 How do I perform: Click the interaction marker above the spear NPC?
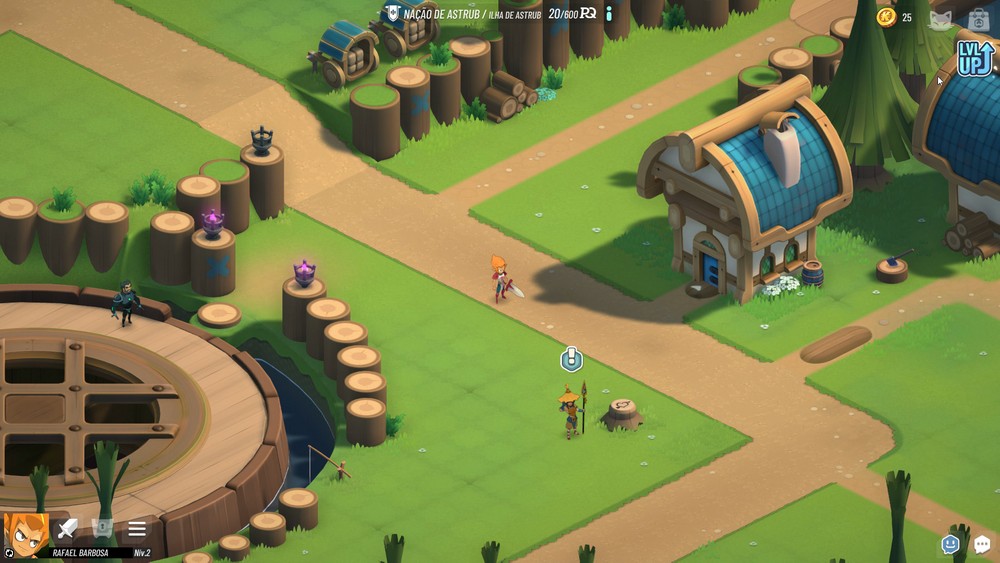pos(571,358)
